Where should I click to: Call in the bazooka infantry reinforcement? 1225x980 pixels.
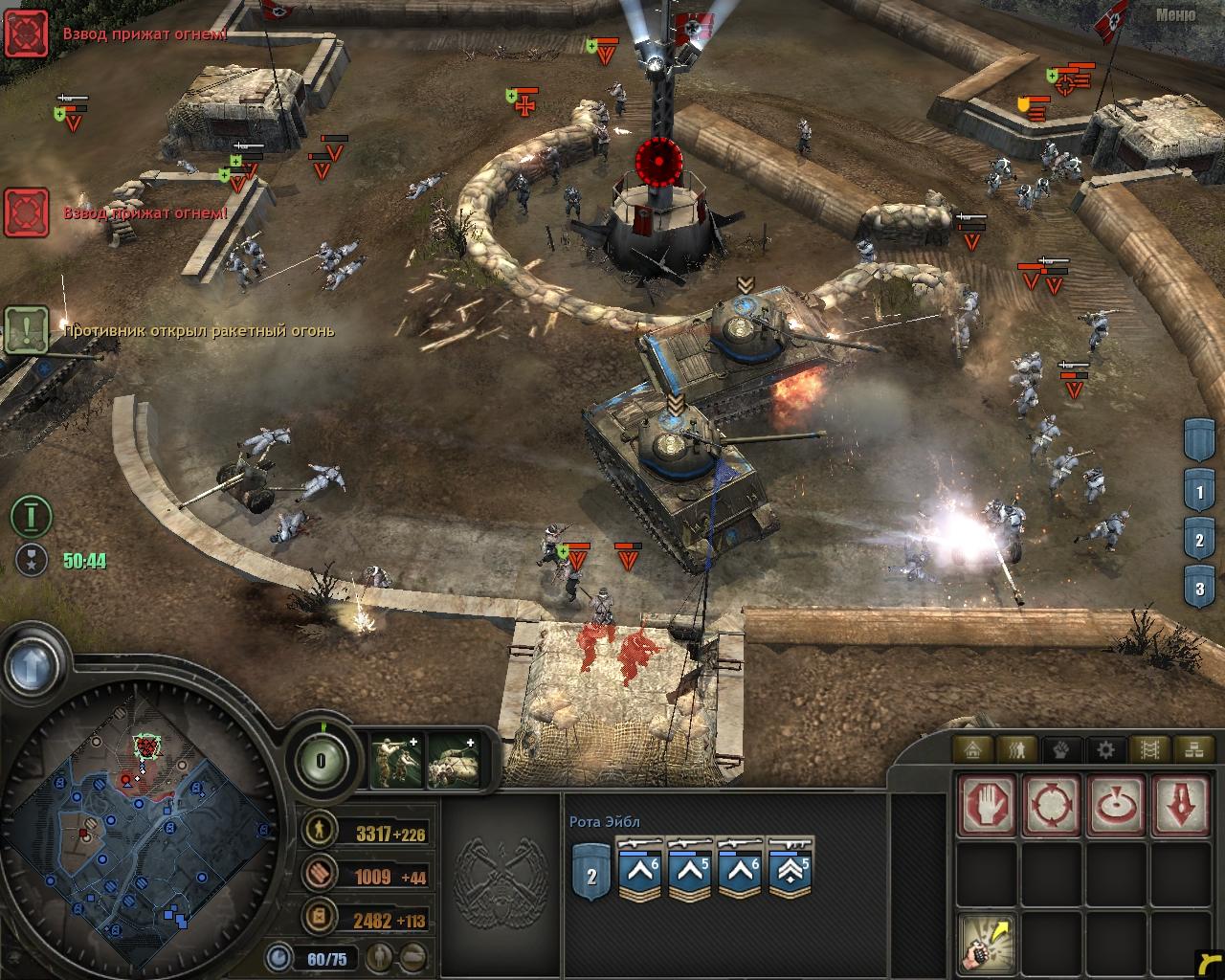[x=396, y=761]
